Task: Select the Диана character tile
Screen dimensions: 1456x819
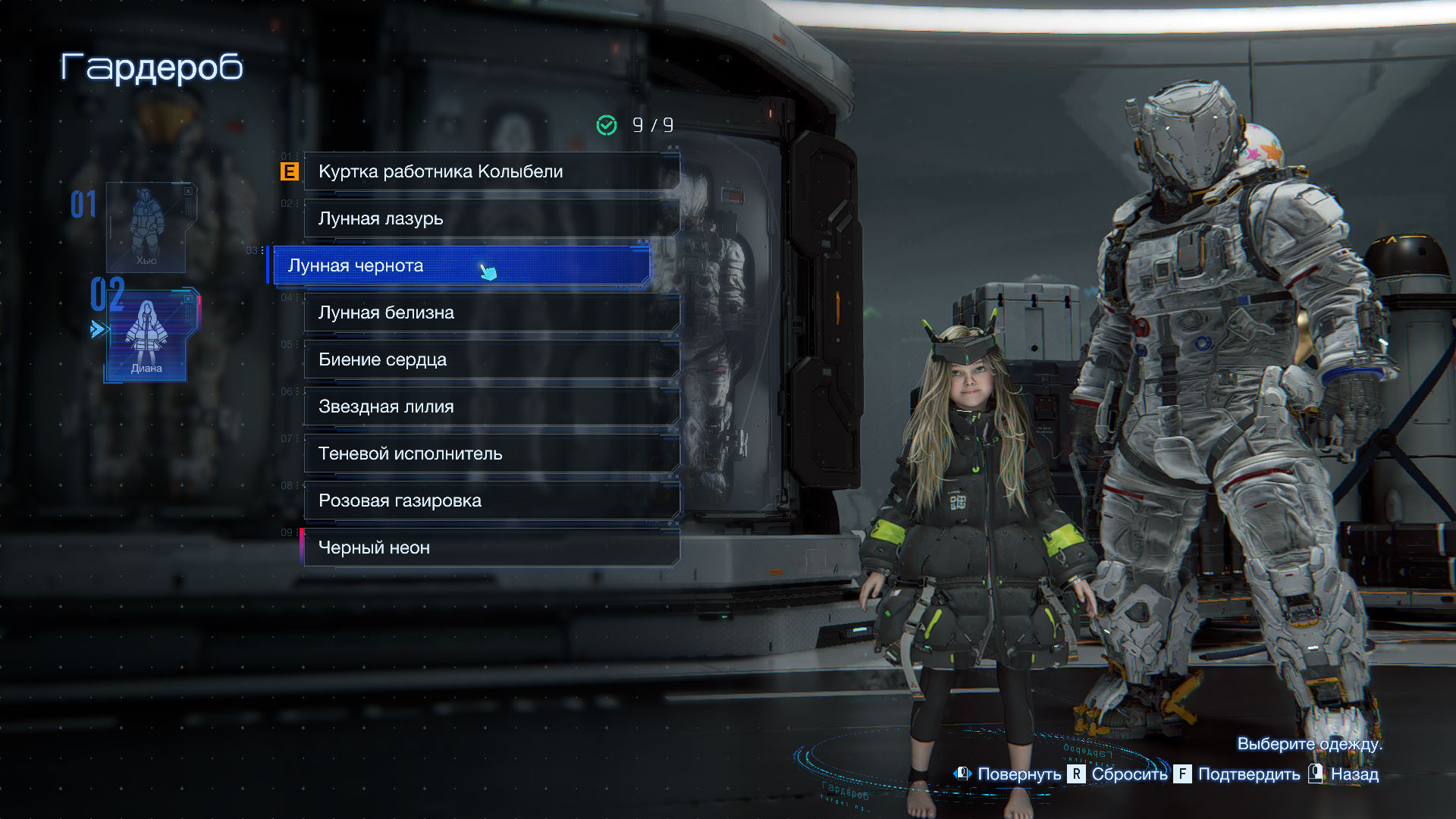Action: tap(146, 334)
